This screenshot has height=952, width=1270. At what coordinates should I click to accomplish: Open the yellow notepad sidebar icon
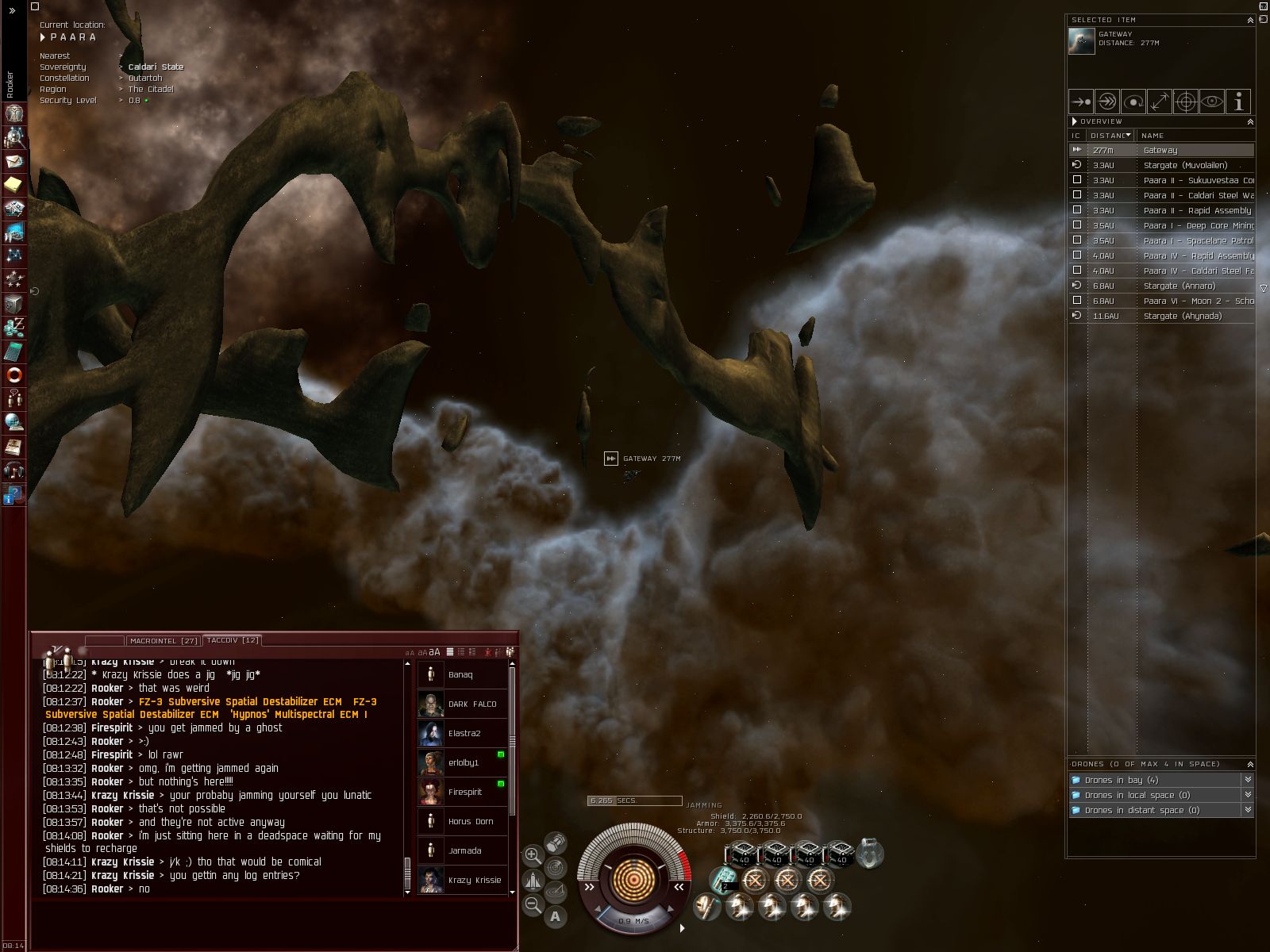click(x=13, y=185)
